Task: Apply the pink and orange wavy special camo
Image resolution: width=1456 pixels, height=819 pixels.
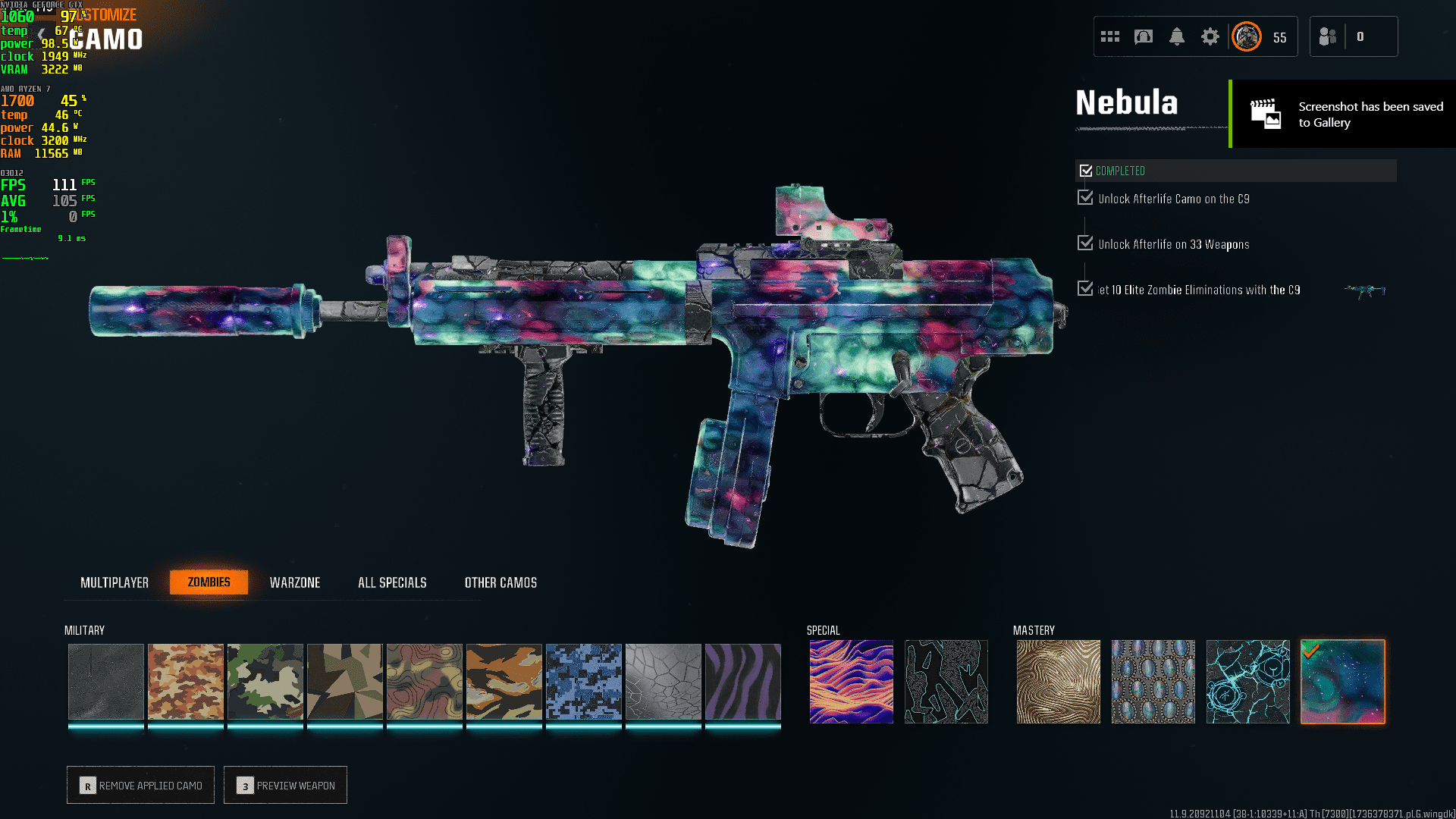Action: coord(851,681)
